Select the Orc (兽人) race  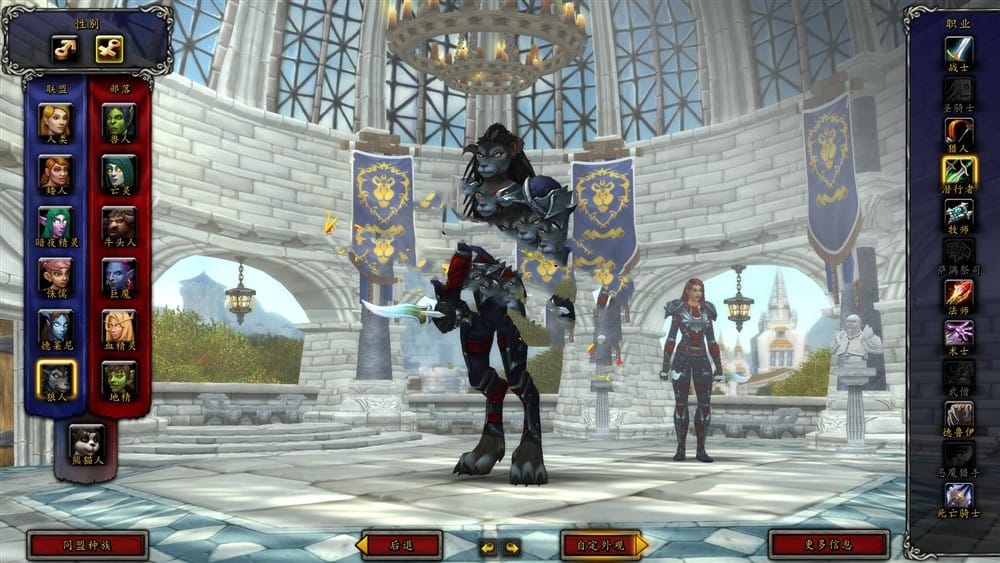coord(119,121)
